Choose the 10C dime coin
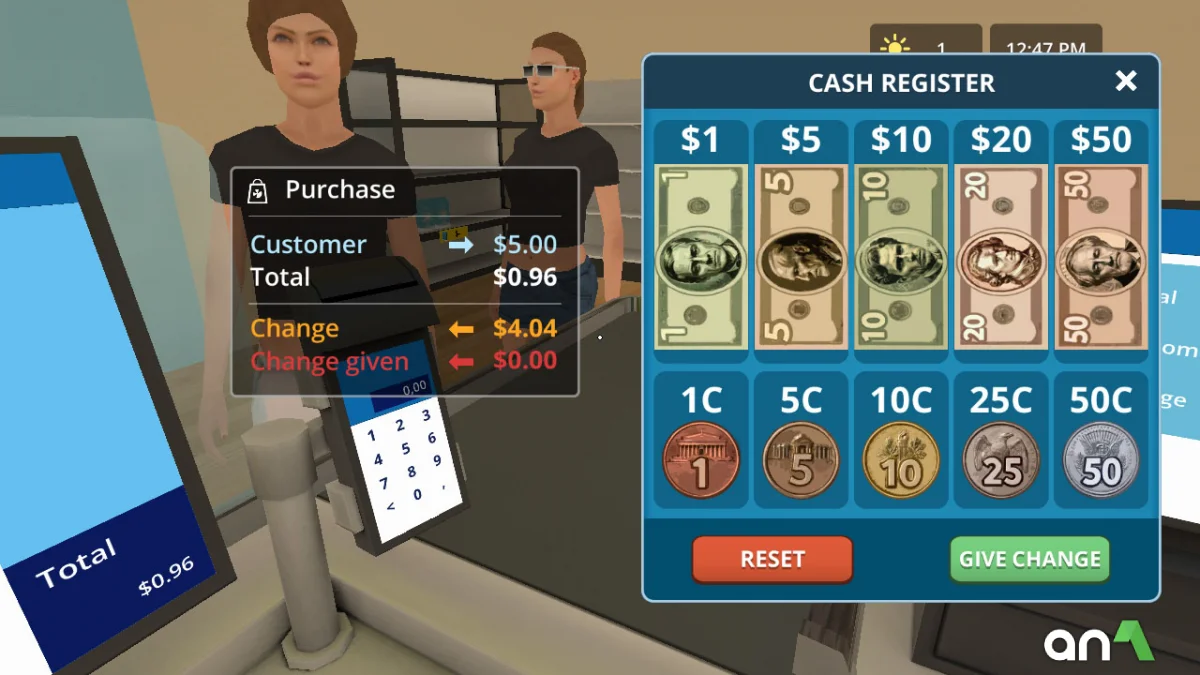Viewport: 1200px width, 675px height. [x=901, y=461]
